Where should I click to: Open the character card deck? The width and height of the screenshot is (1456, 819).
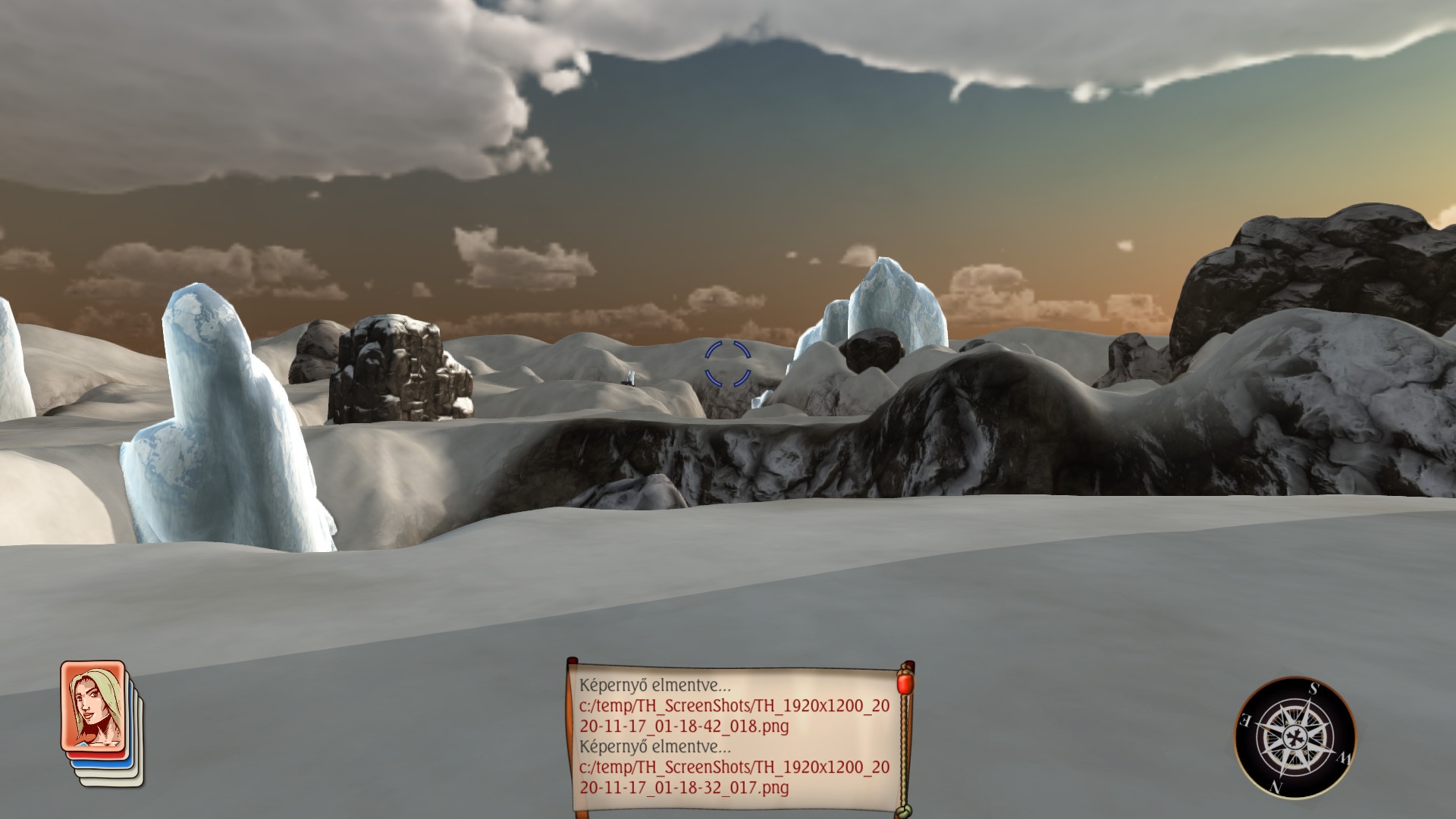pyautogui.click(x=94, y=710)
